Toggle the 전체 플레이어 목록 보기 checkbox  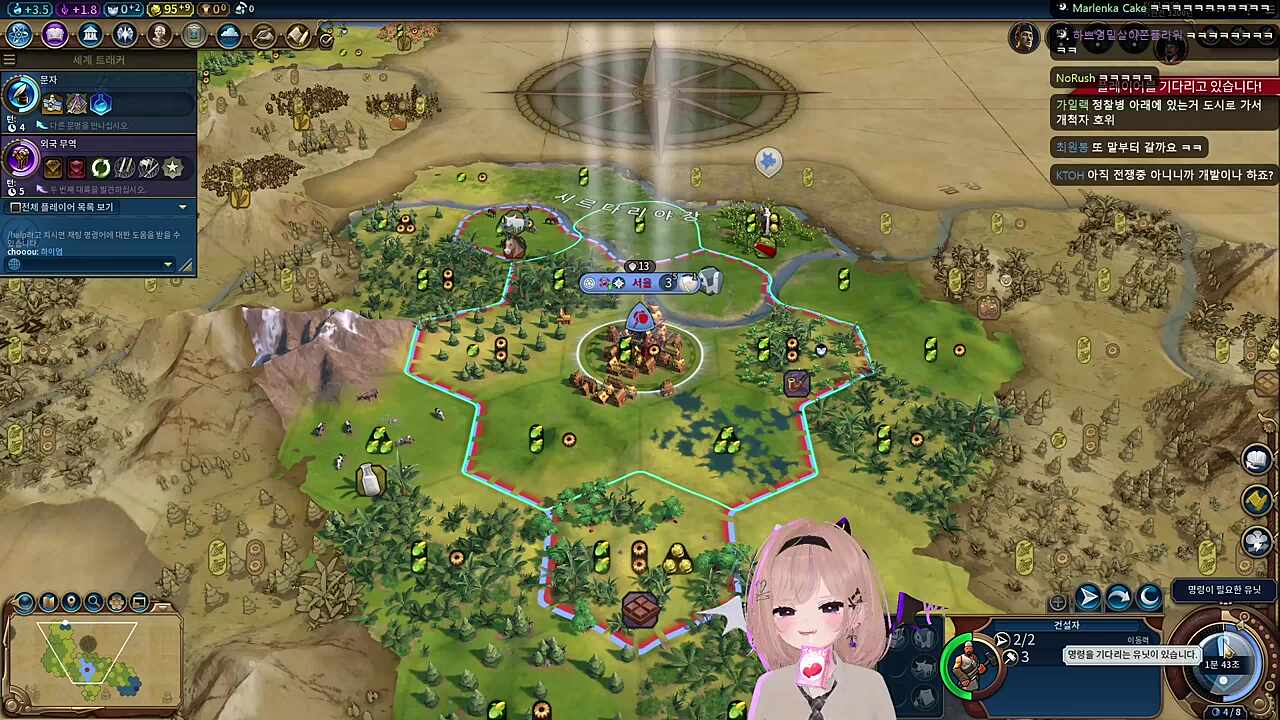point(16,207)
